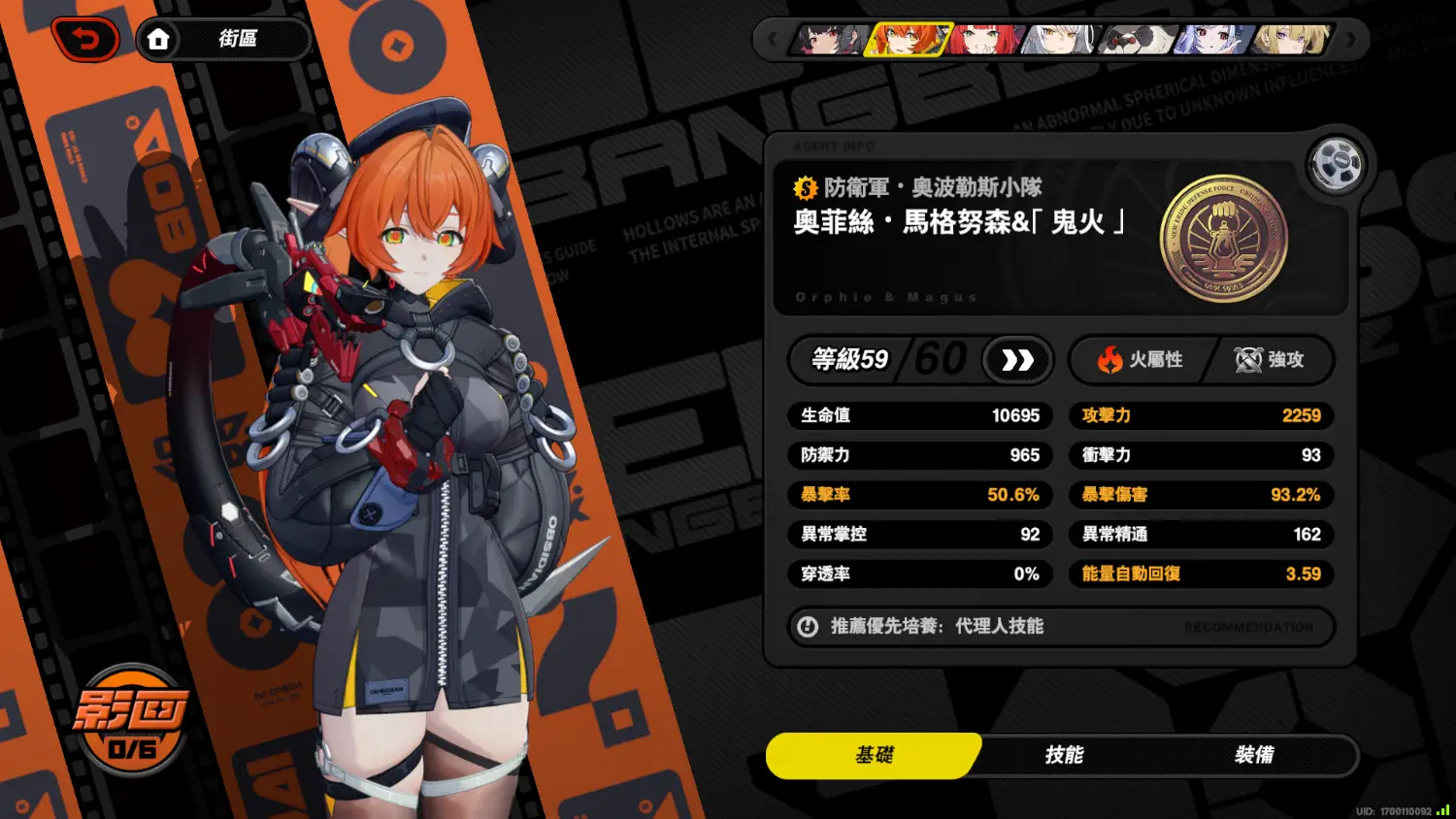Open the 影画 0/6 badge
This screenshot has width=1456, height=819.
coord(131,720)
